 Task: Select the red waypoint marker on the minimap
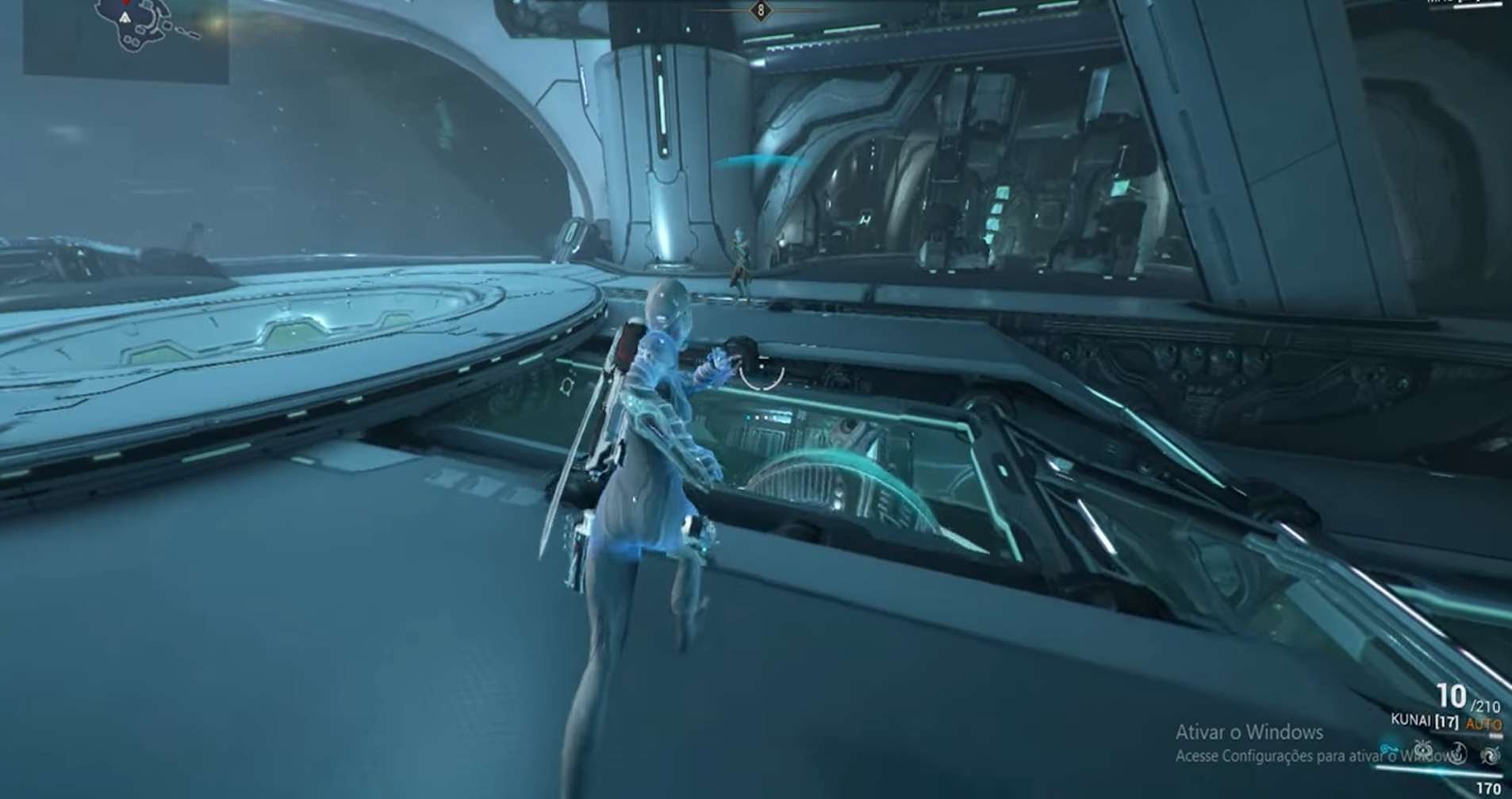pyautogui.click(x=125, y=4)
